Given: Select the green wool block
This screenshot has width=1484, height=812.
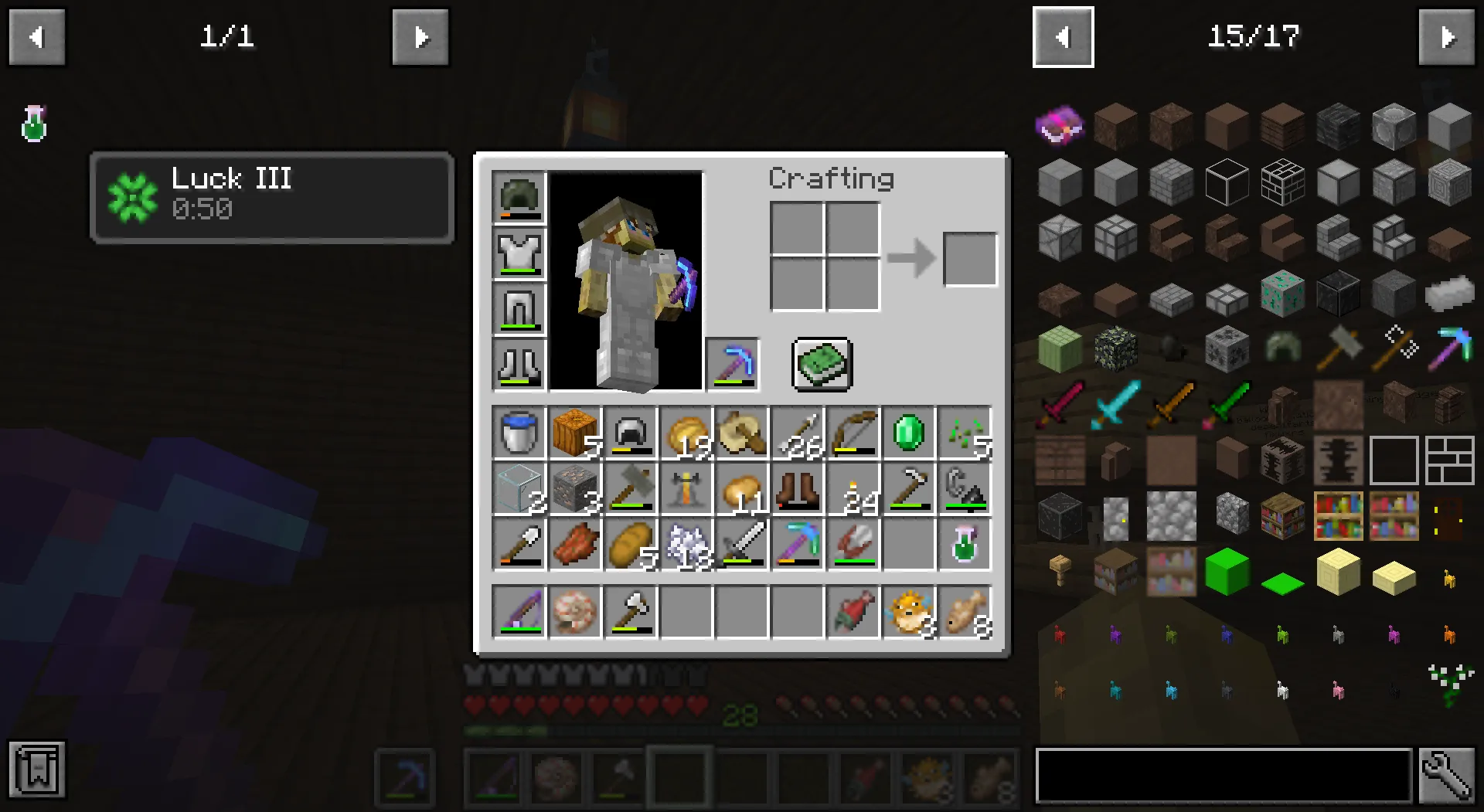Looking at the screenshot, I should [x=1227, y=572].
